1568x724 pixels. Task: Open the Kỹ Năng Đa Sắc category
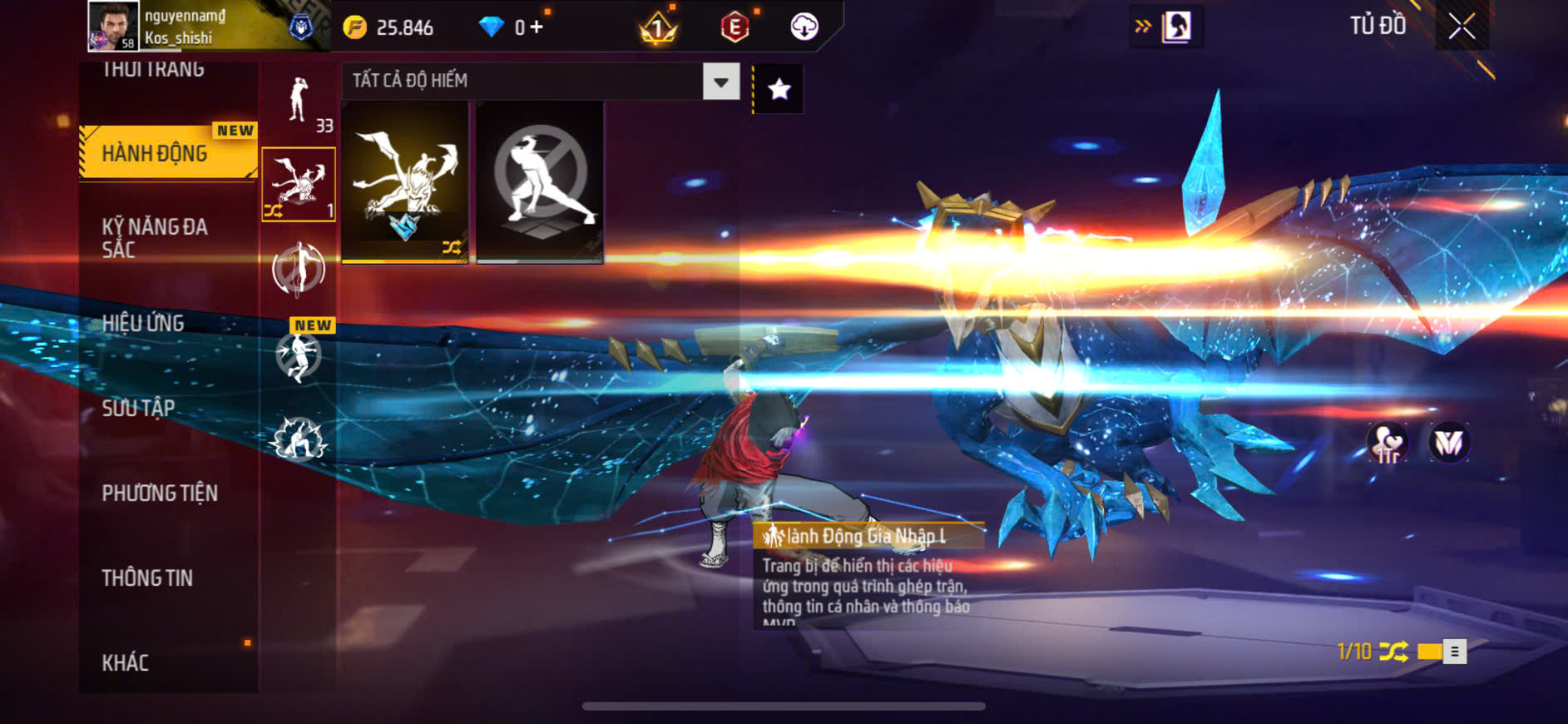(155, 238)
